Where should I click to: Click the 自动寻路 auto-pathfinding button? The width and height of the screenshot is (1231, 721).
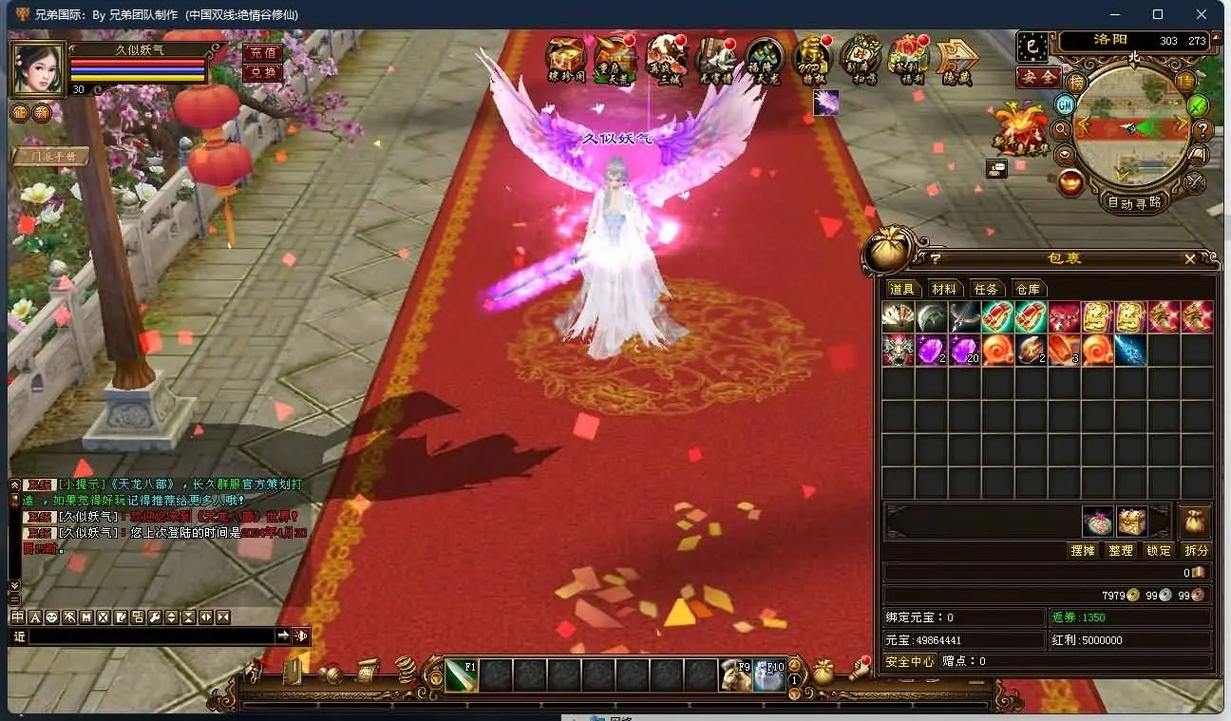[1135, 202]
